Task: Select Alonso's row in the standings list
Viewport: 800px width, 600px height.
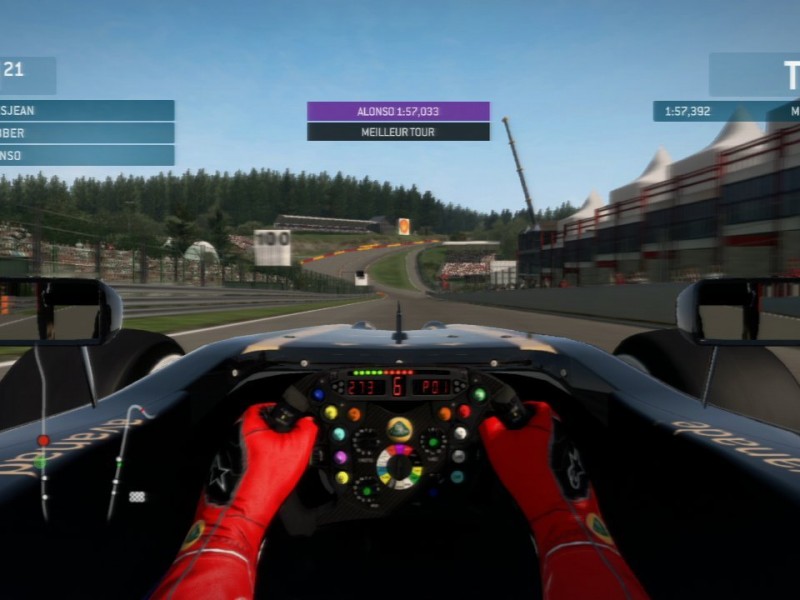Action: point(86,155)
